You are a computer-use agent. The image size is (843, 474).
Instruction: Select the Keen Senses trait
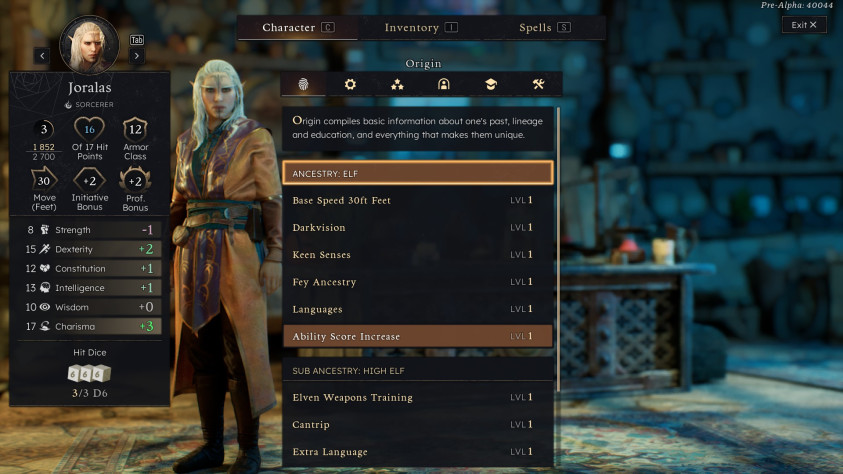point(417,255)
